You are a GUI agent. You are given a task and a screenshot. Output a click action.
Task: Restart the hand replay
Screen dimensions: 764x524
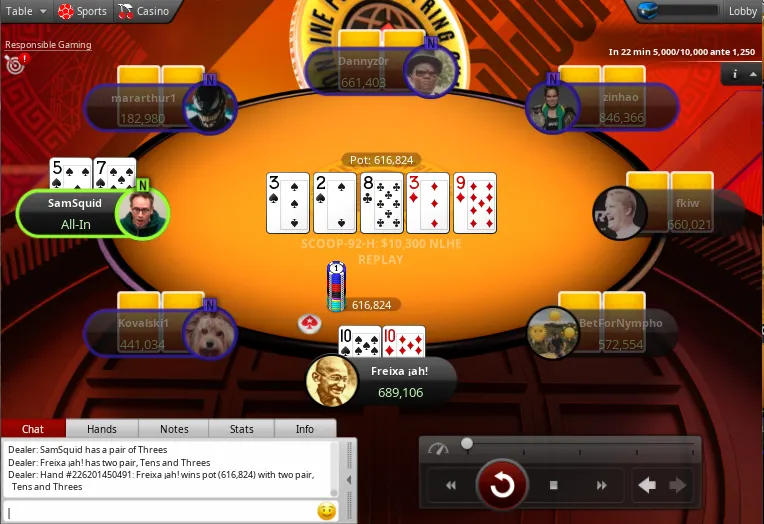(x=501, y=486)
